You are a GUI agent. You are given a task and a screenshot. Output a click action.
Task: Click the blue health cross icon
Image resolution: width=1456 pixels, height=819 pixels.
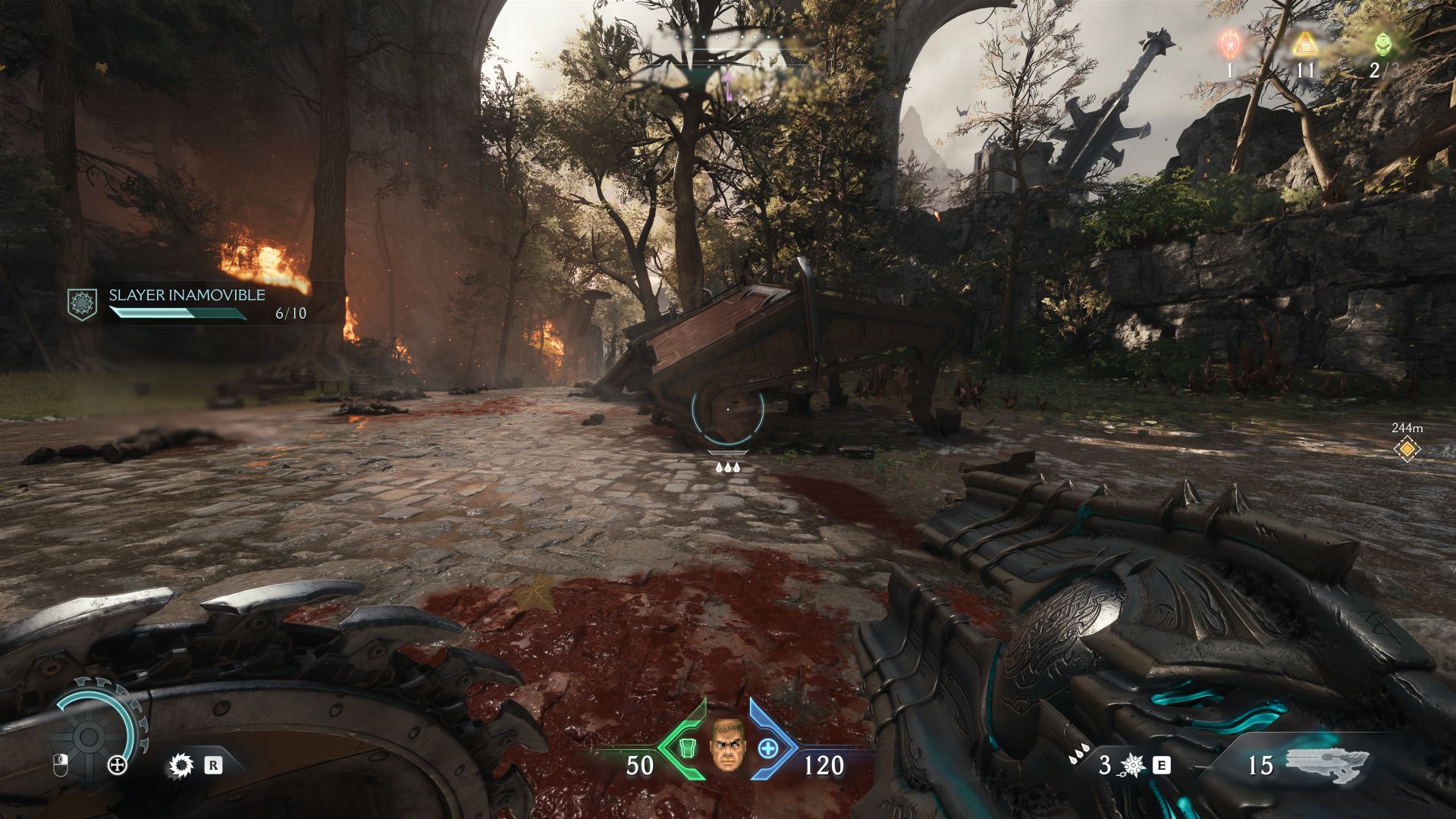pos(768,748)
